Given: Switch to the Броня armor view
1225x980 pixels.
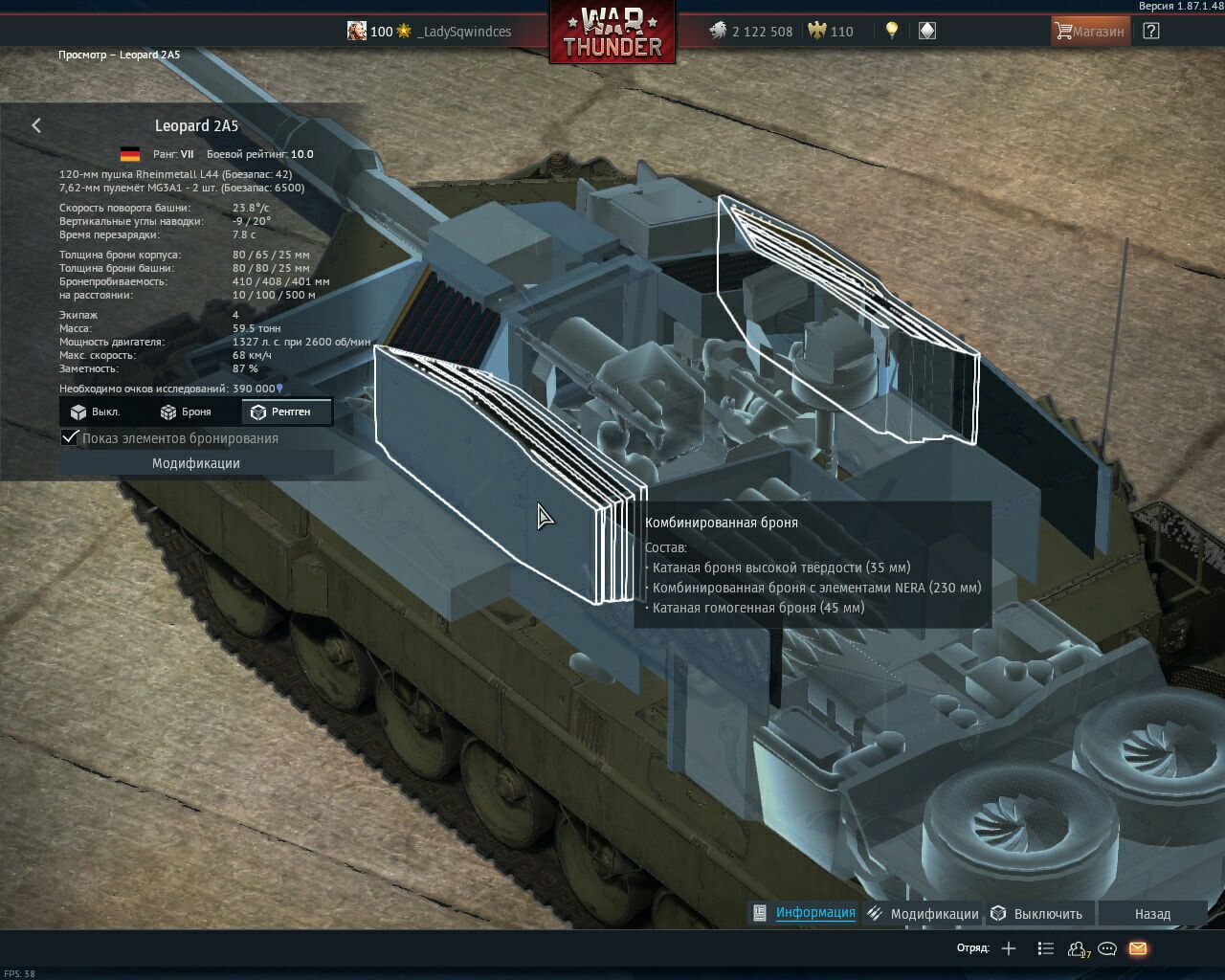Looking at the screenshot, I should tap(186, 412).
